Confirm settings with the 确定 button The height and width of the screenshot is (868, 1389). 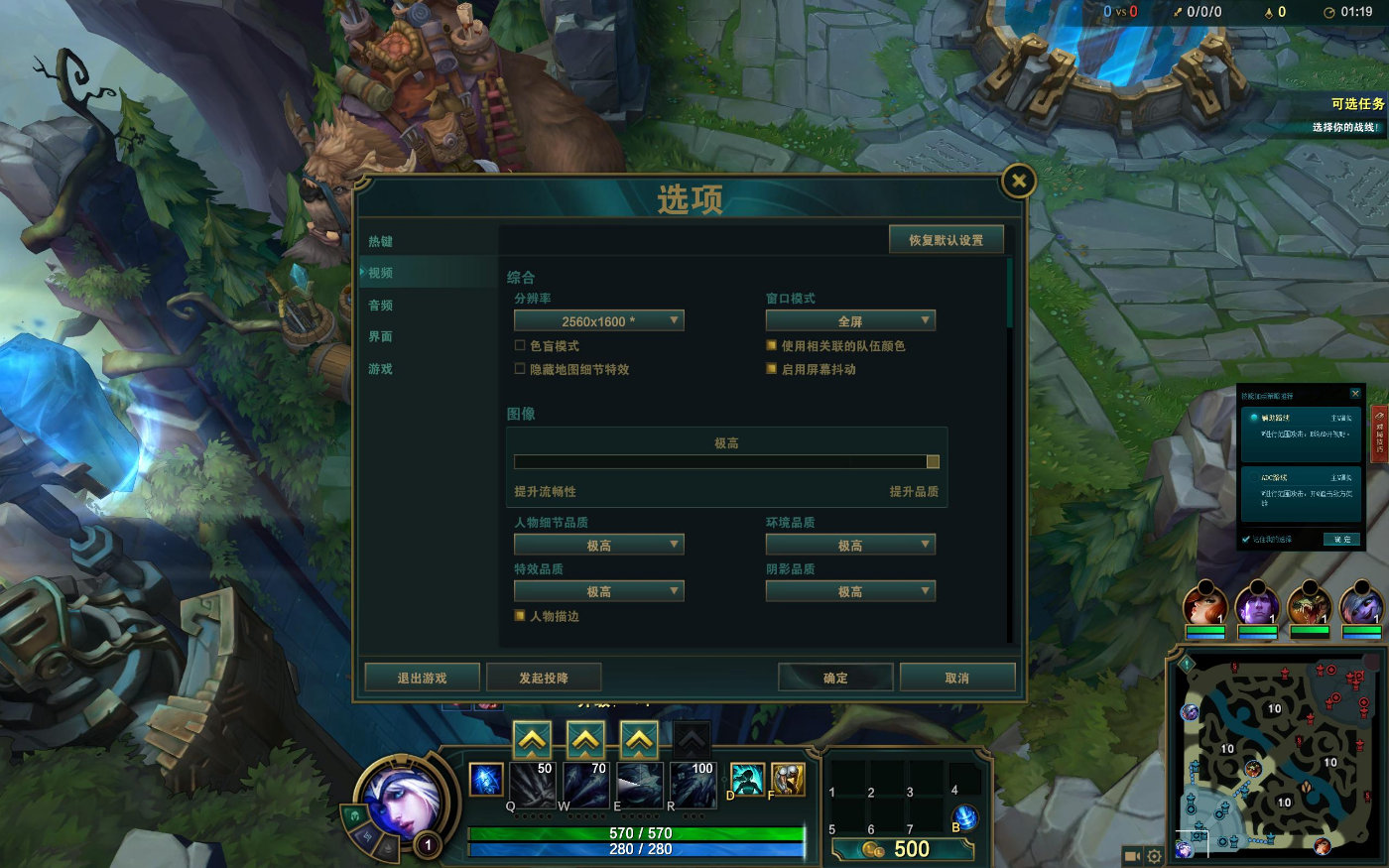[x=835, y=678]
